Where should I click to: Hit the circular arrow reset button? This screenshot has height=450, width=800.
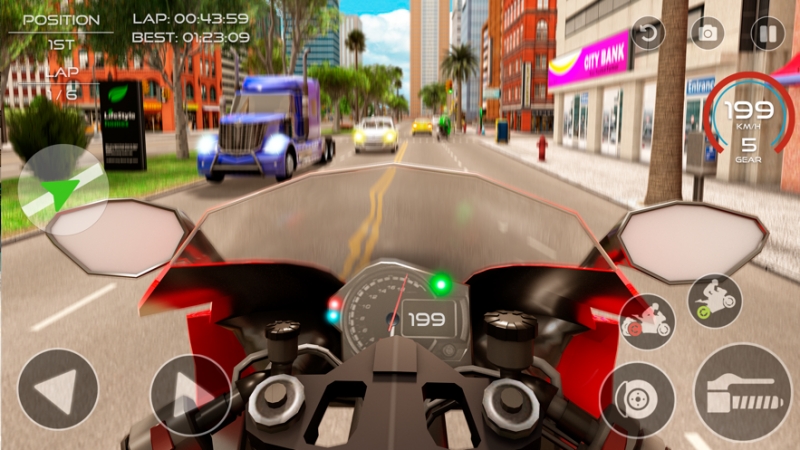[x=648, y=33]
